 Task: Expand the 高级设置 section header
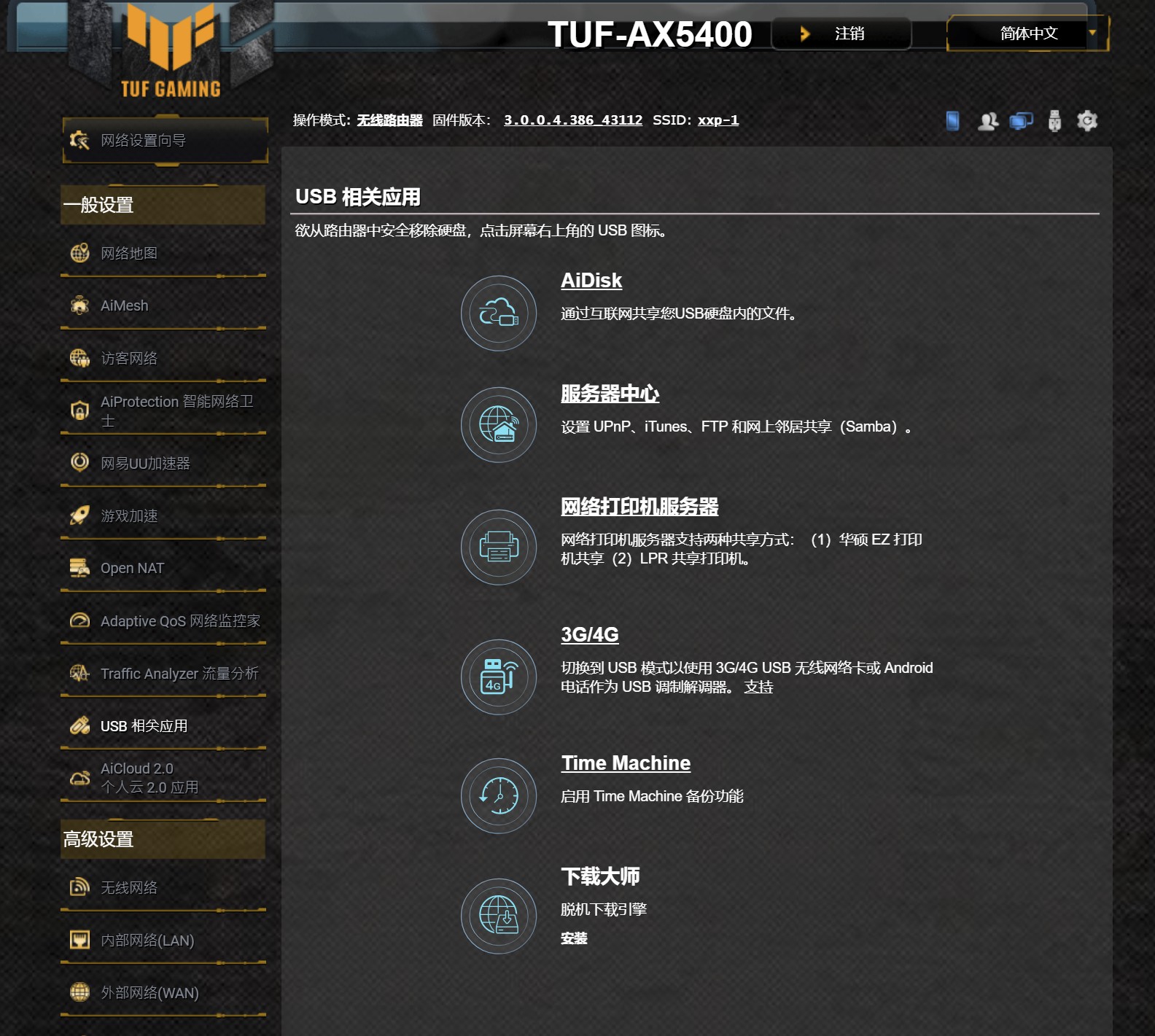pos(163,839)
